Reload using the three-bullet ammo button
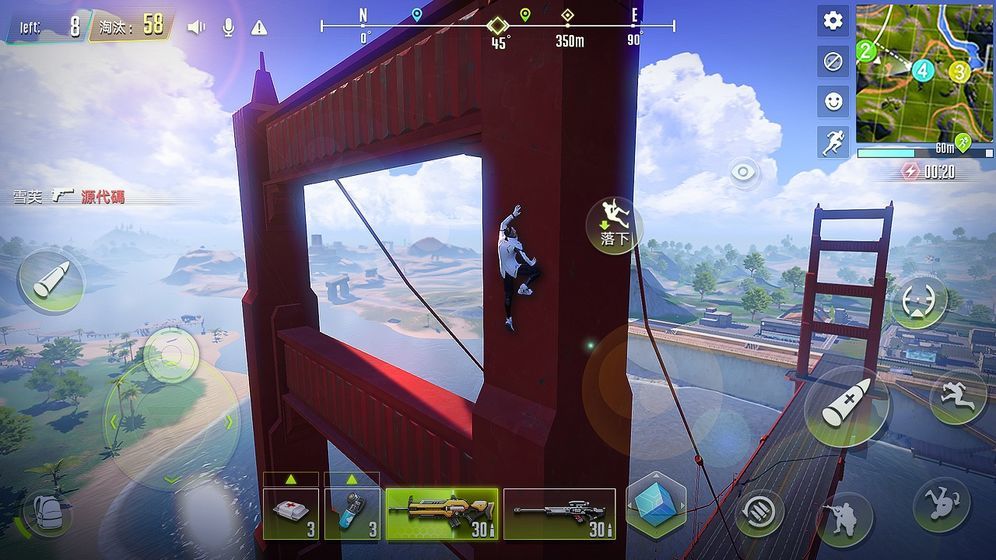This screenshot has height=560, width=996. (x=761, y=513)
